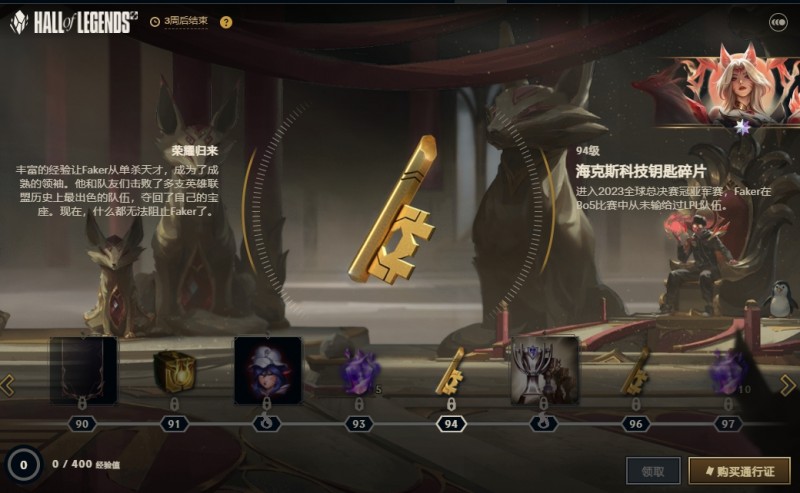This screenshot has height=493, width=800.
Task: Click the level 93 marker on the track
Action: [359, 424]
